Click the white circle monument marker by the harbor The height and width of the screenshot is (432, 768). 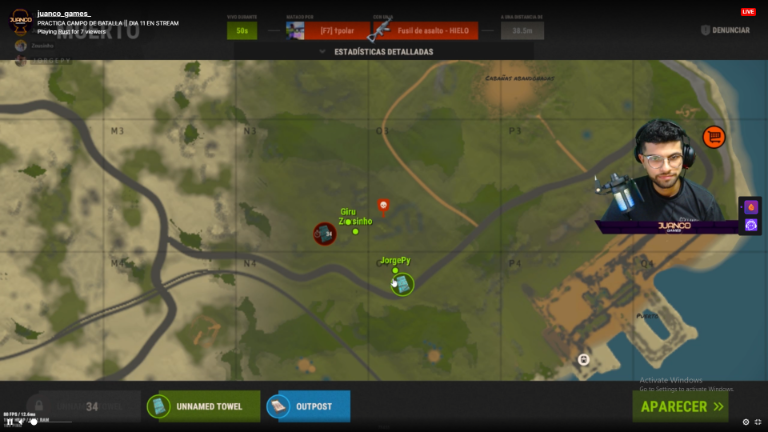tap(583, 359)
